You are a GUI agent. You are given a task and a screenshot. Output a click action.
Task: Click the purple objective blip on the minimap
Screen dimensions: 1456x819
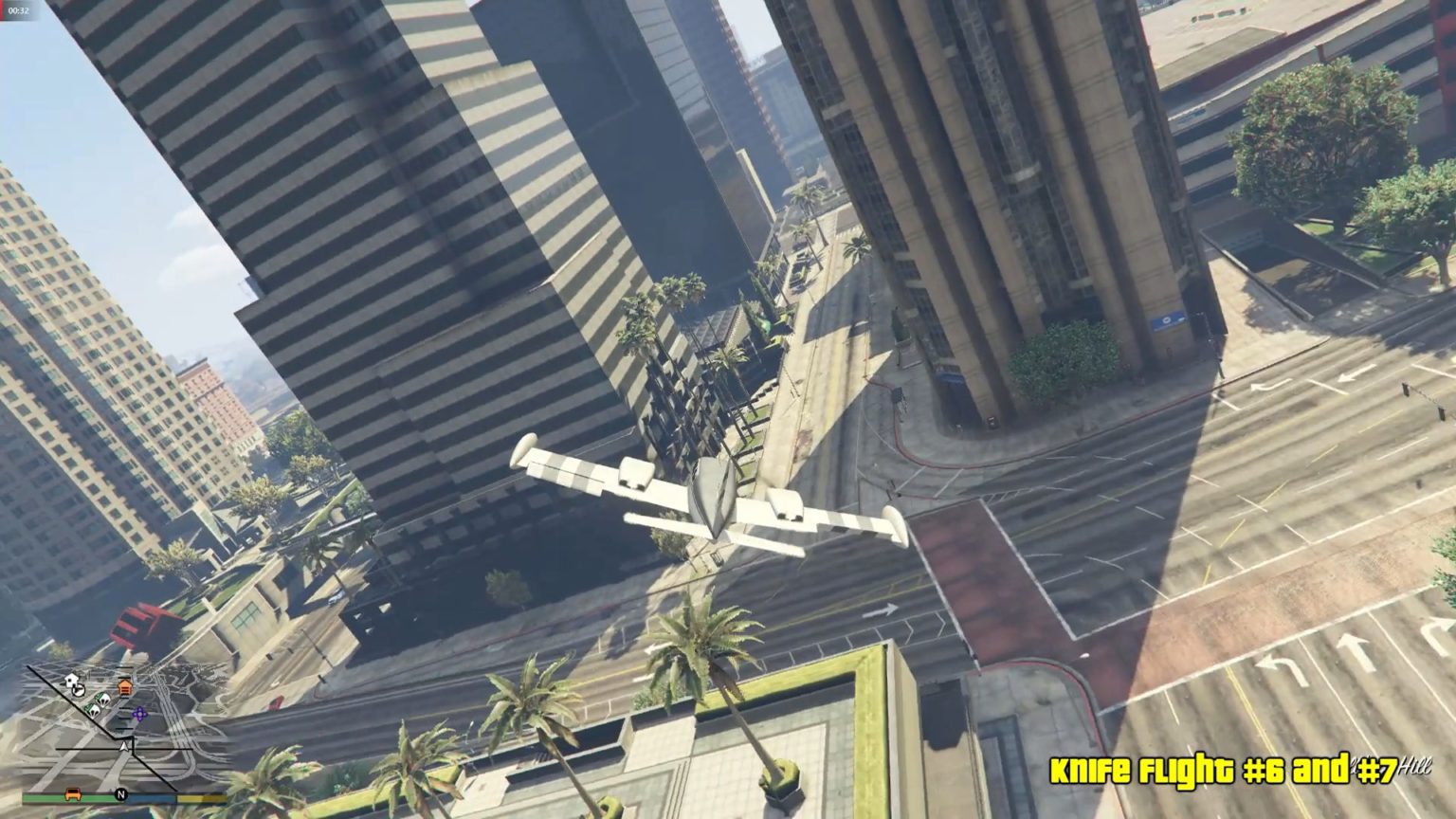tap(139, 713)
